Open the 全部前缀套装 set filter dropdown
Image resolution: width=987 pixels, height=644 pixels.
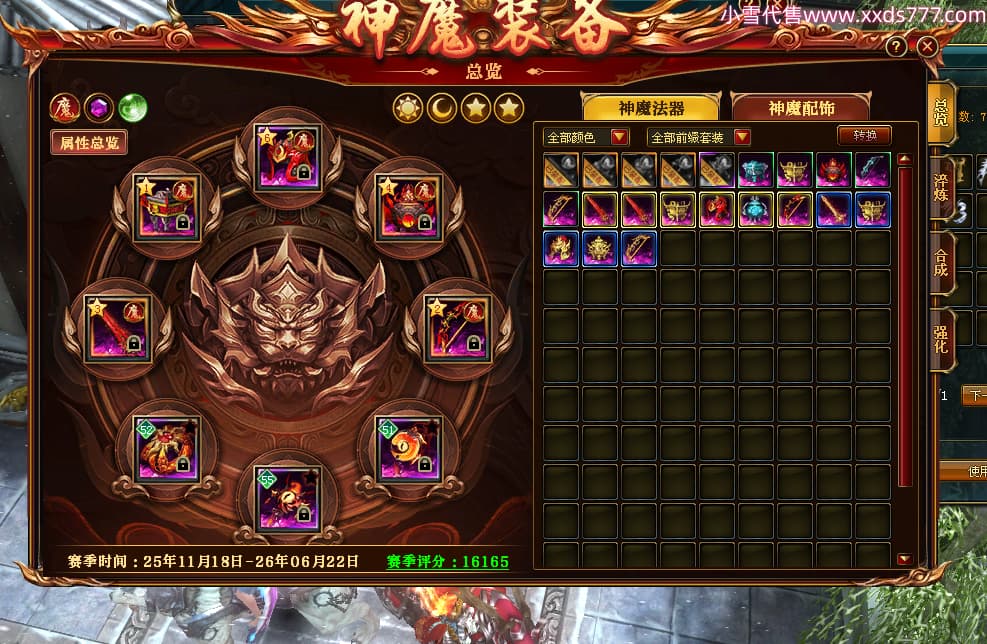tap(699, 137)
